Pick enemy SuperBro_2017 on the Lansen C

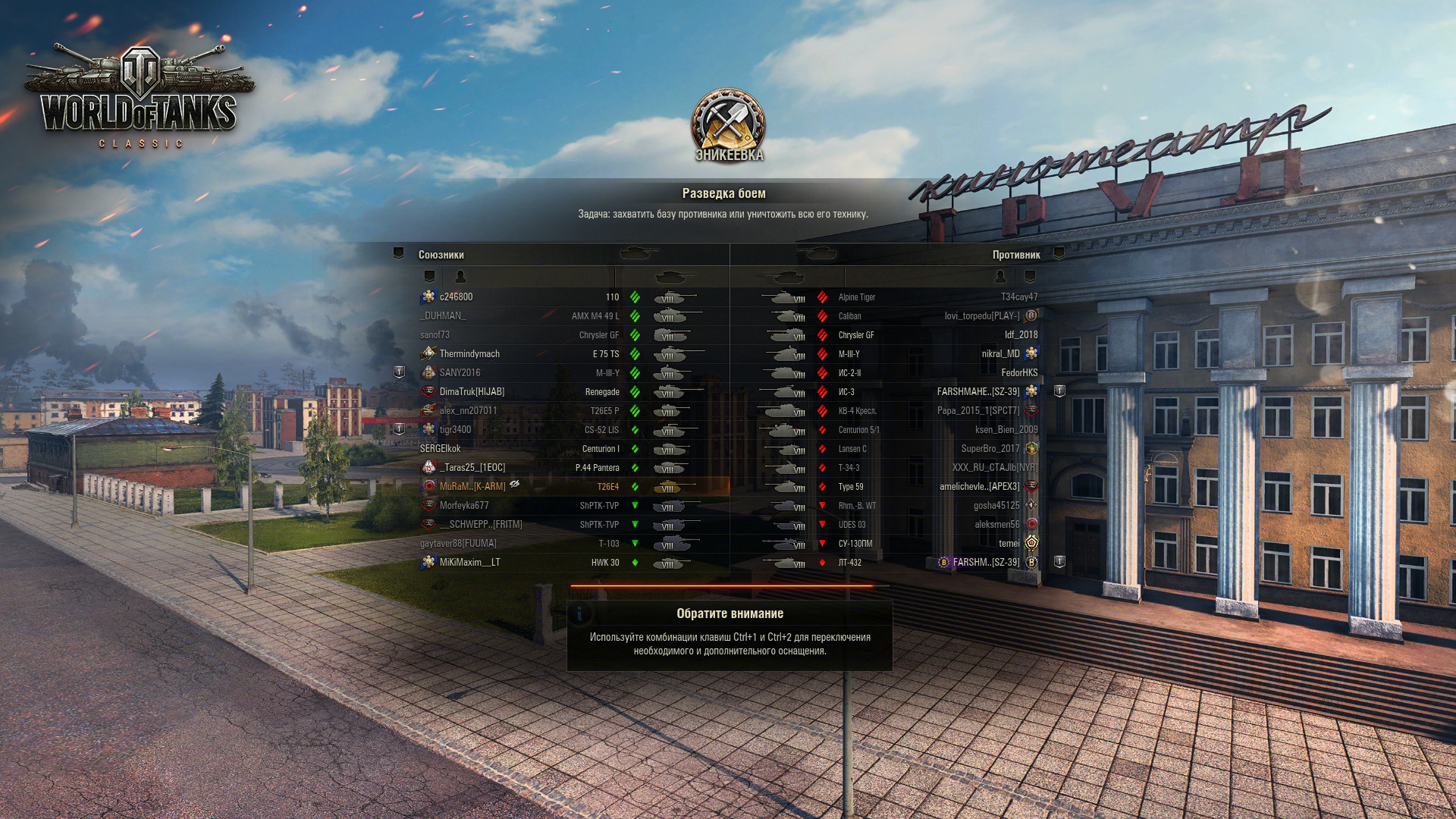pos(990,449)
